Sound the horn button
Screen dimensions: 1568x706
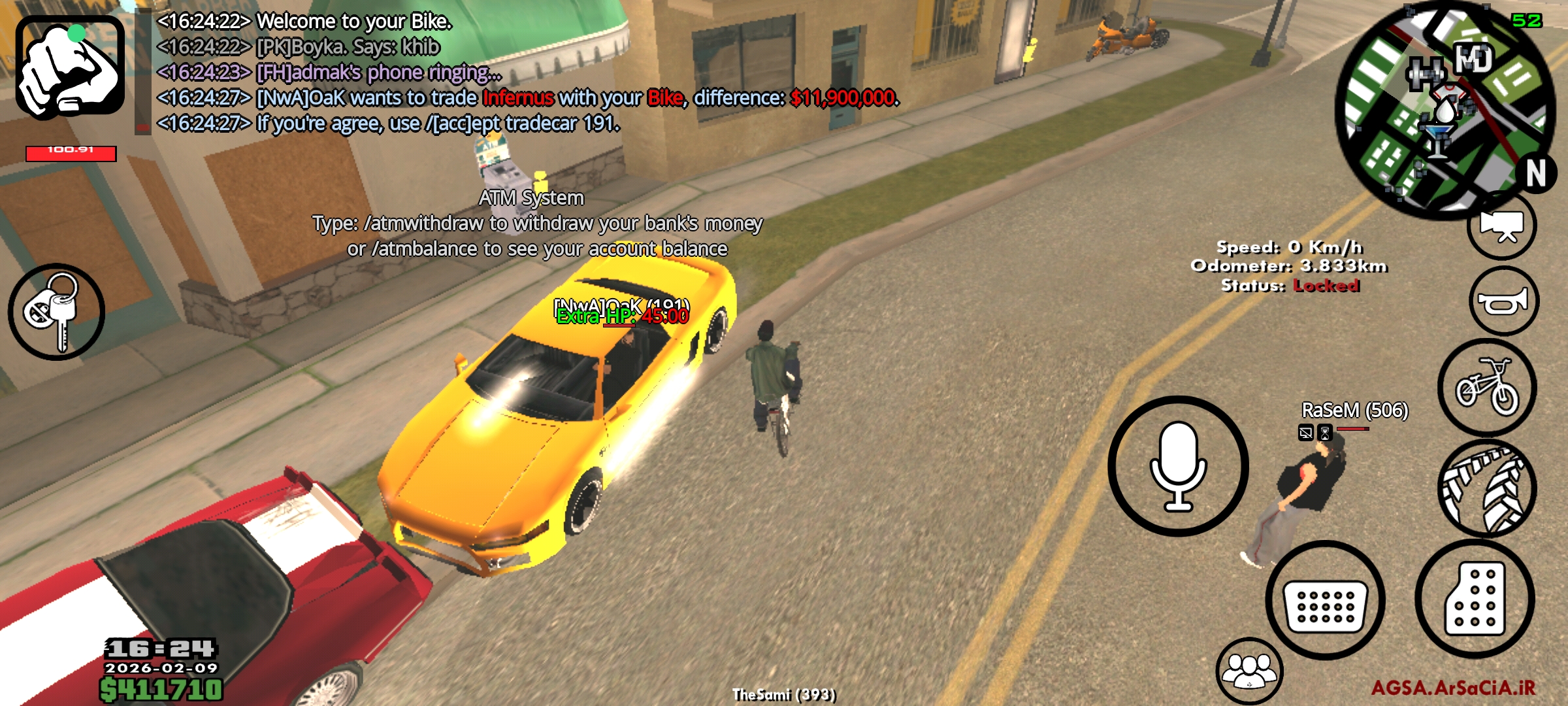[x=1503, y=301]
